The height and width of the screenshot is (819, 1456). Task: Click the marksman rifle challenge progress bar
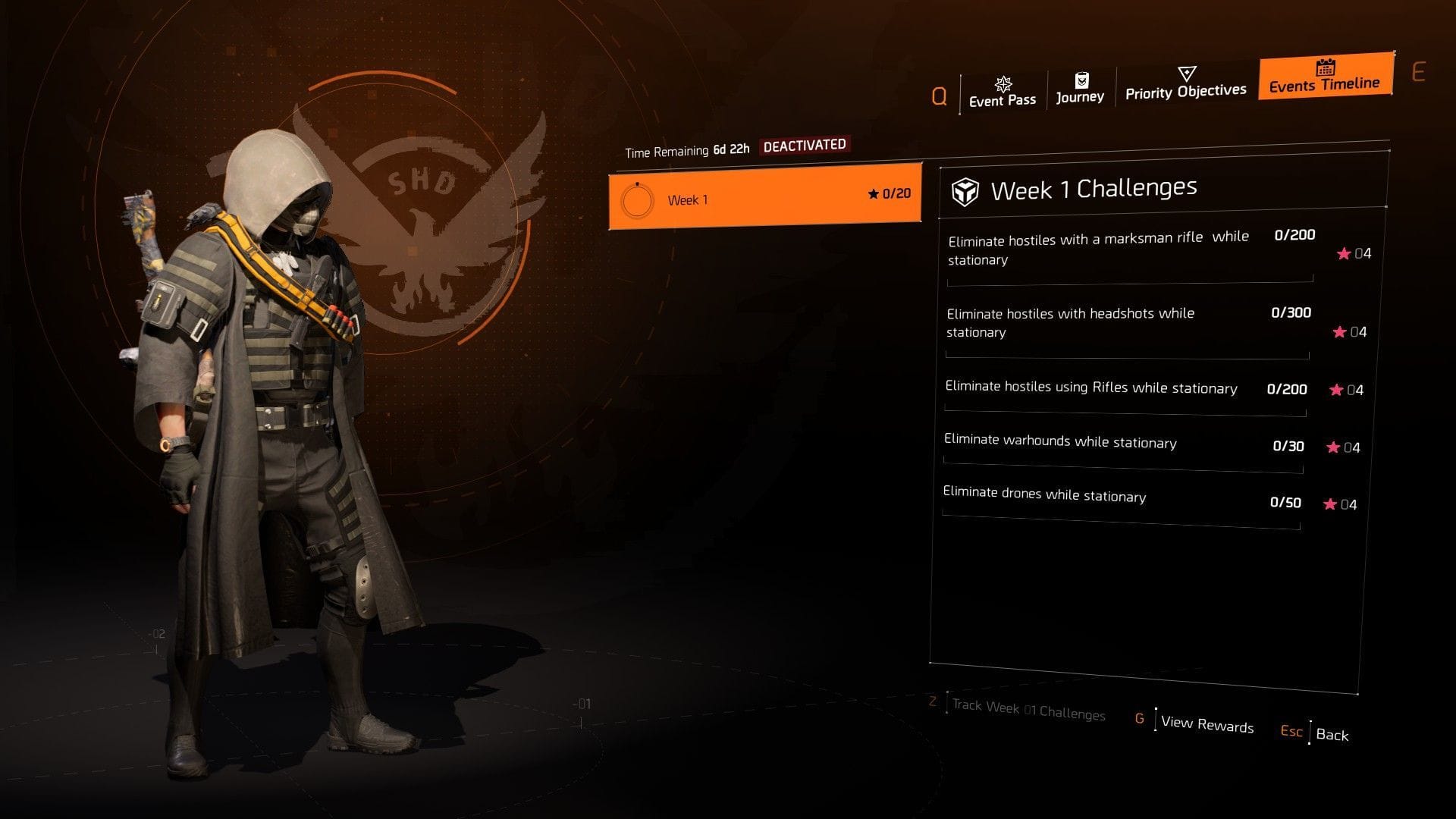1130,281
